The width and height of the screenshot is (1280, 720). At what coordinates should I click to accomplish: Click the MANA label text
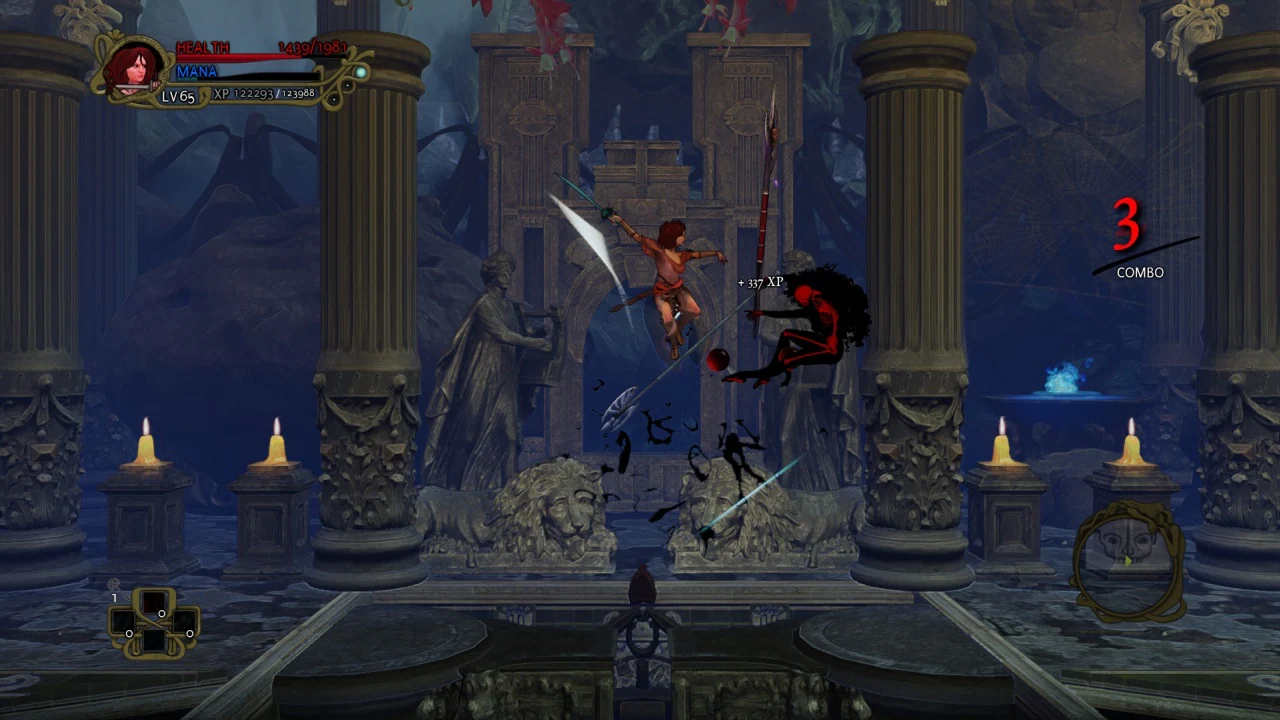coord(197,71)
